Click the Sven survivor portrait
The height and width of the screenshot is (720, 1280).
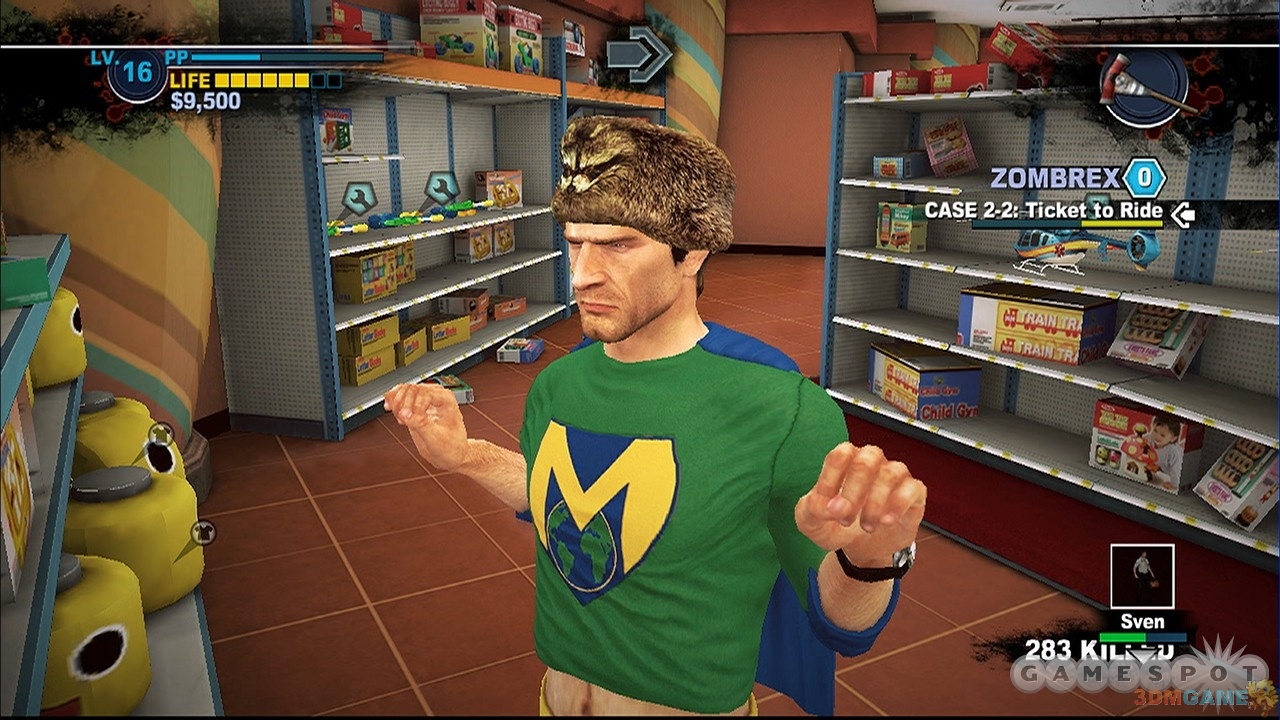(x=1141, y=576)
